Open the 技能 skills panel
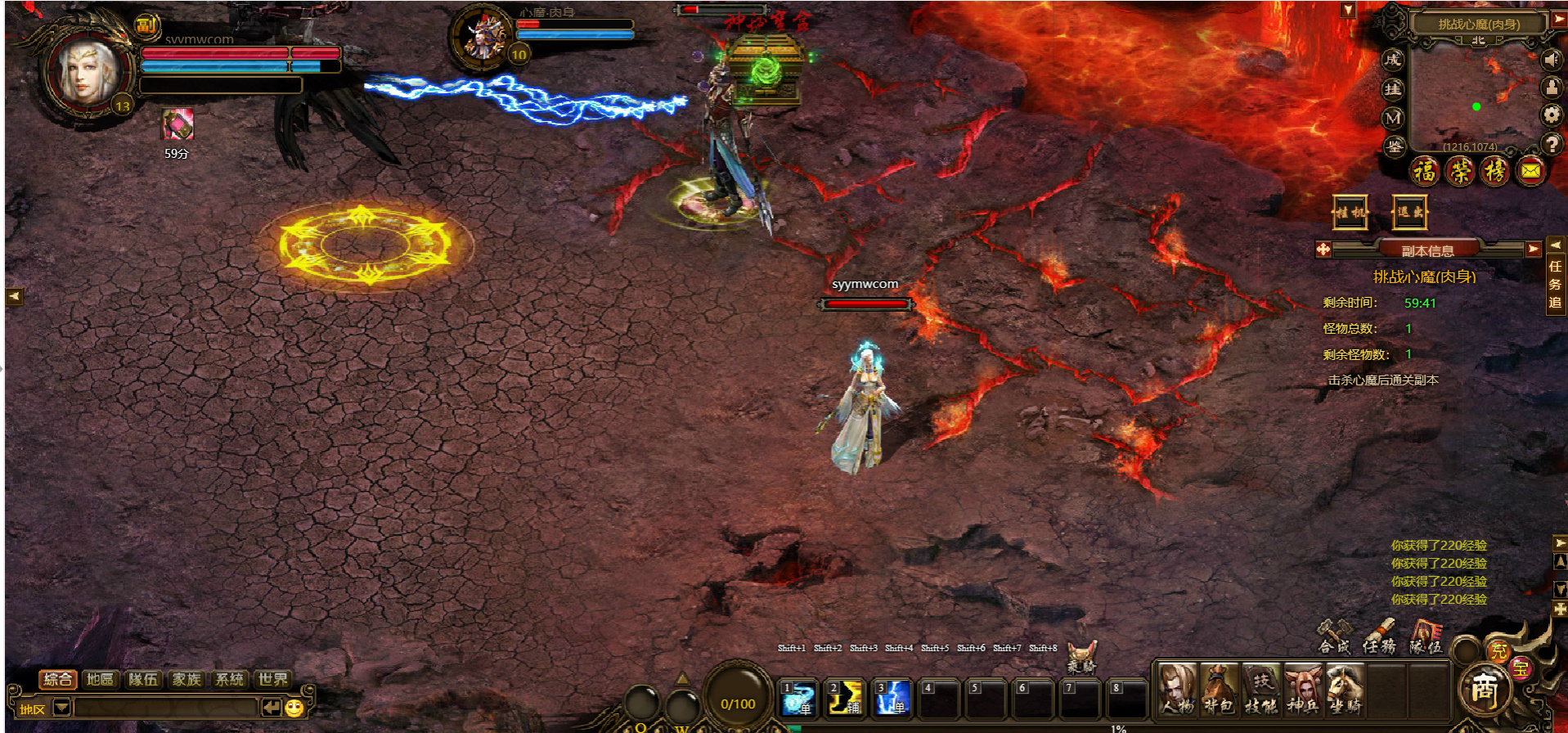 coord(1260,690)
